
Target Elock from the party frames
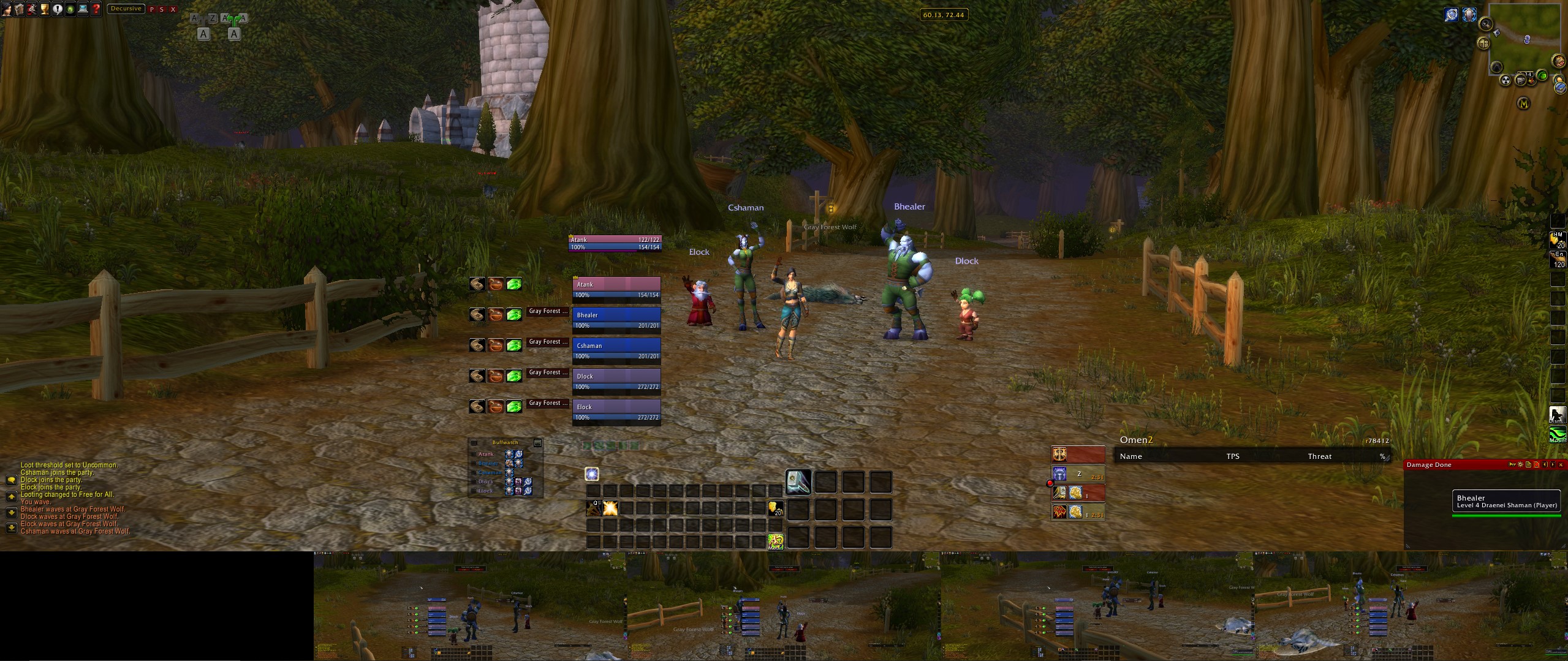click(616, 412)
